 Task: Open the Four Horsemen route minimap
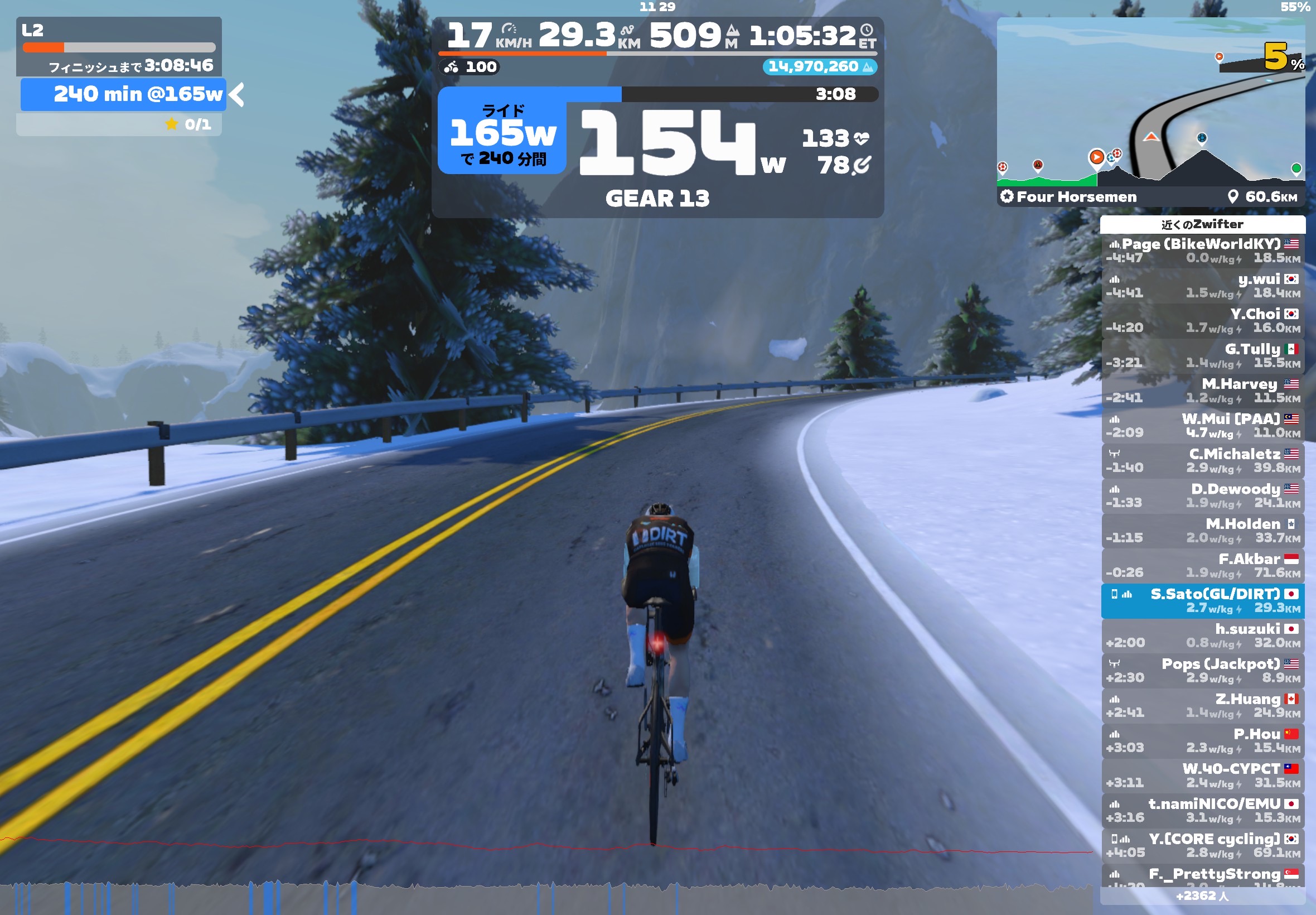click(1150, 112)
